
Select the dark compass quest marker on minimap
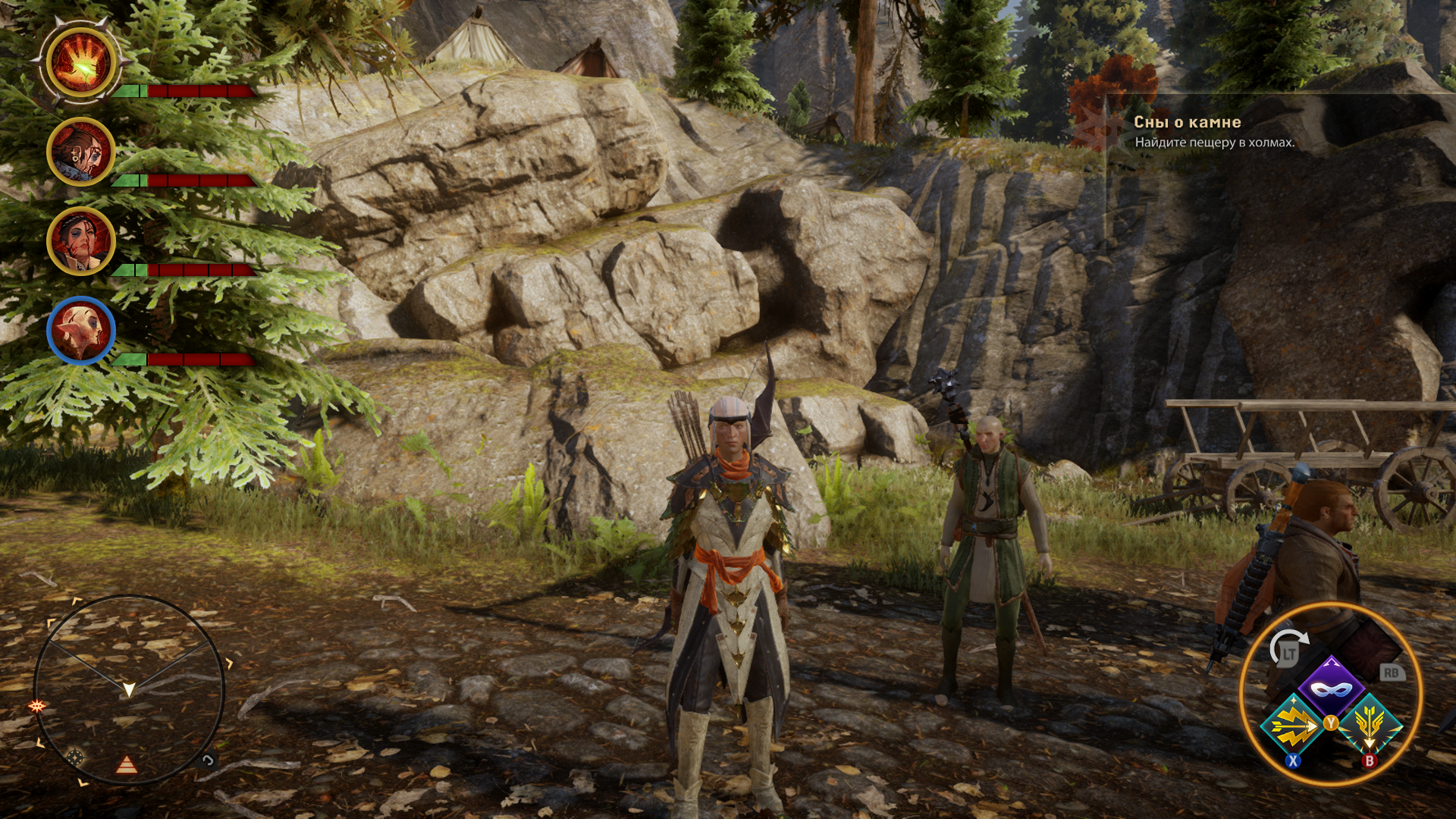pos(74,756)
